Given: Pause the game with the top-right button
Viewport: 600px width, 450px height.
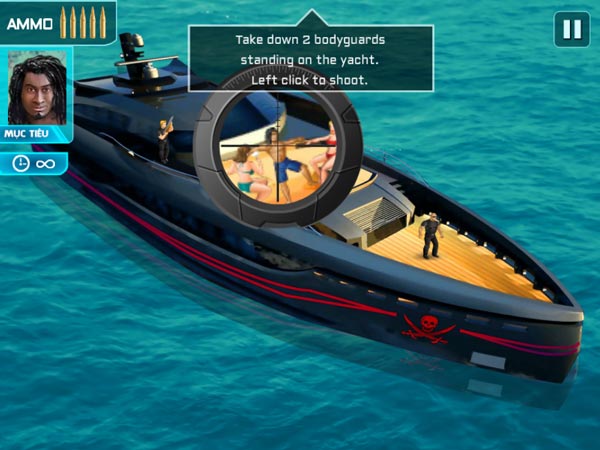Looking at the screenshot, I should point(572,29).
